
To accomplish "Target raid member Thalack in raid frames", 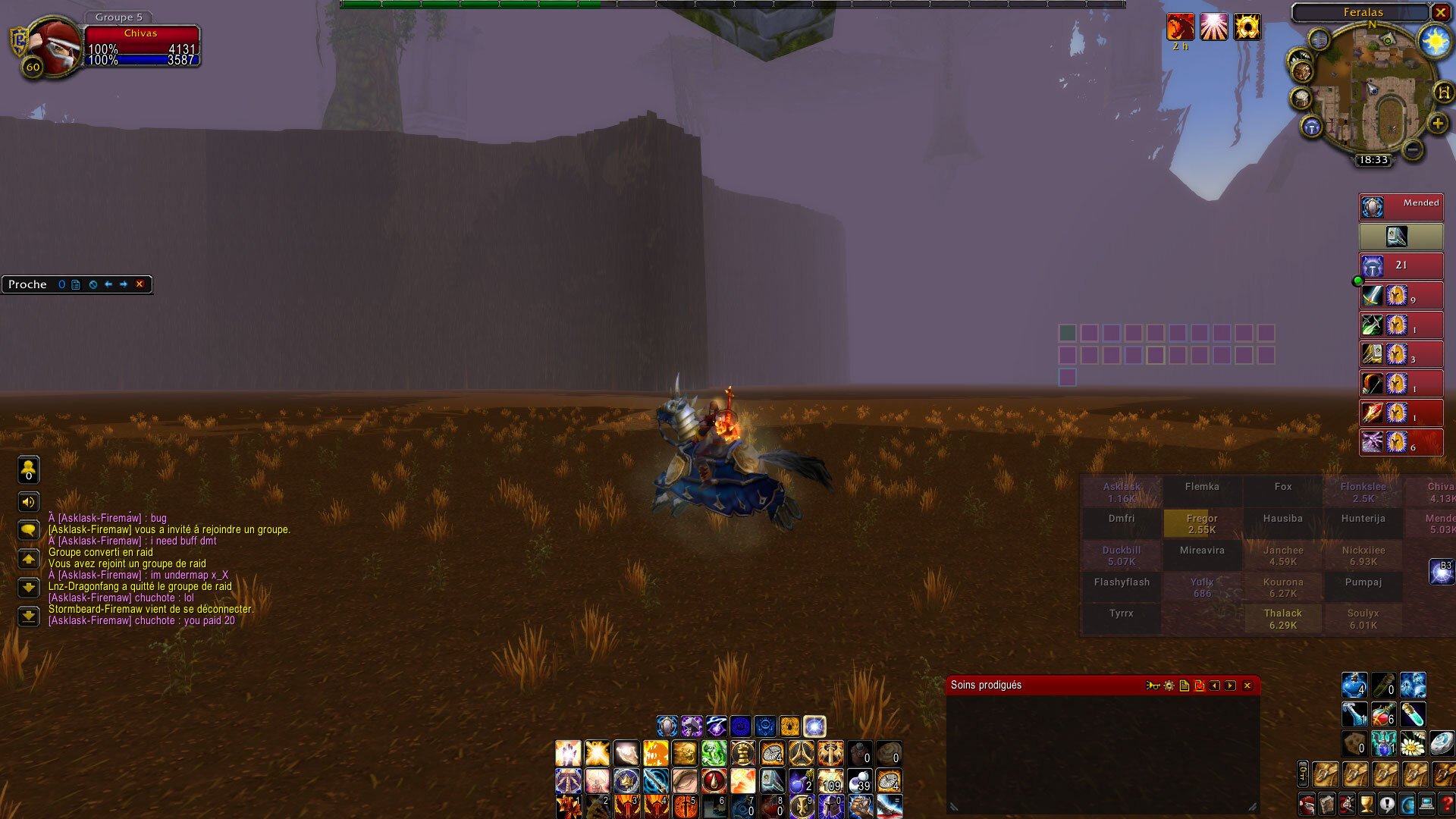I will click(x=1282, y=619).
